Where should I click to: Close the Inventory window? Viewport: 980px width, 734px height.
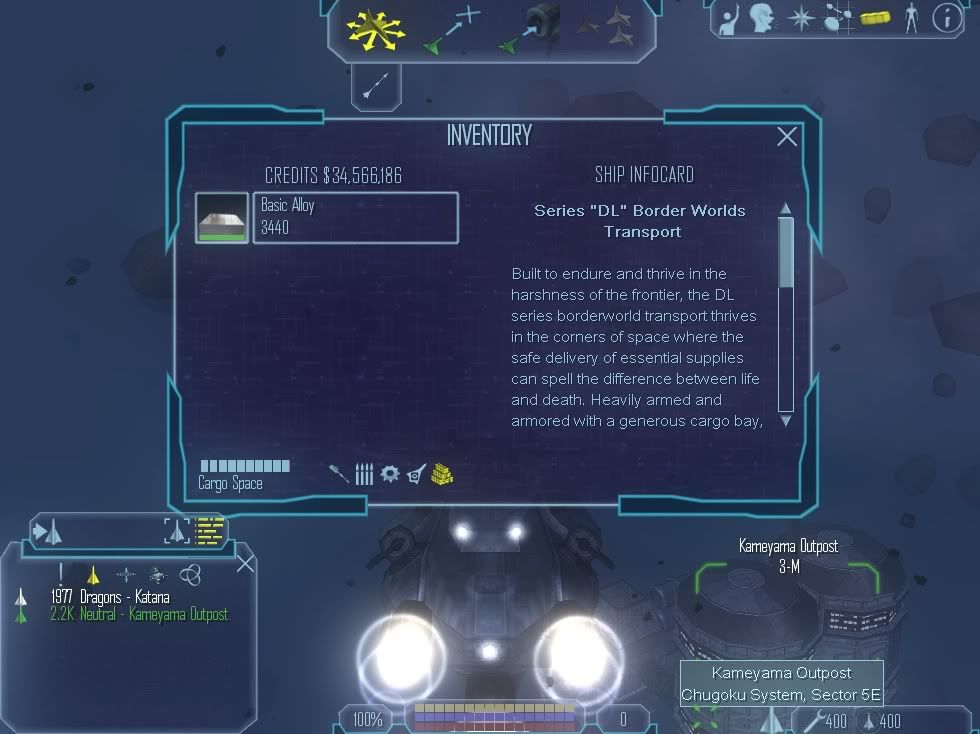[x=787, y=137]
